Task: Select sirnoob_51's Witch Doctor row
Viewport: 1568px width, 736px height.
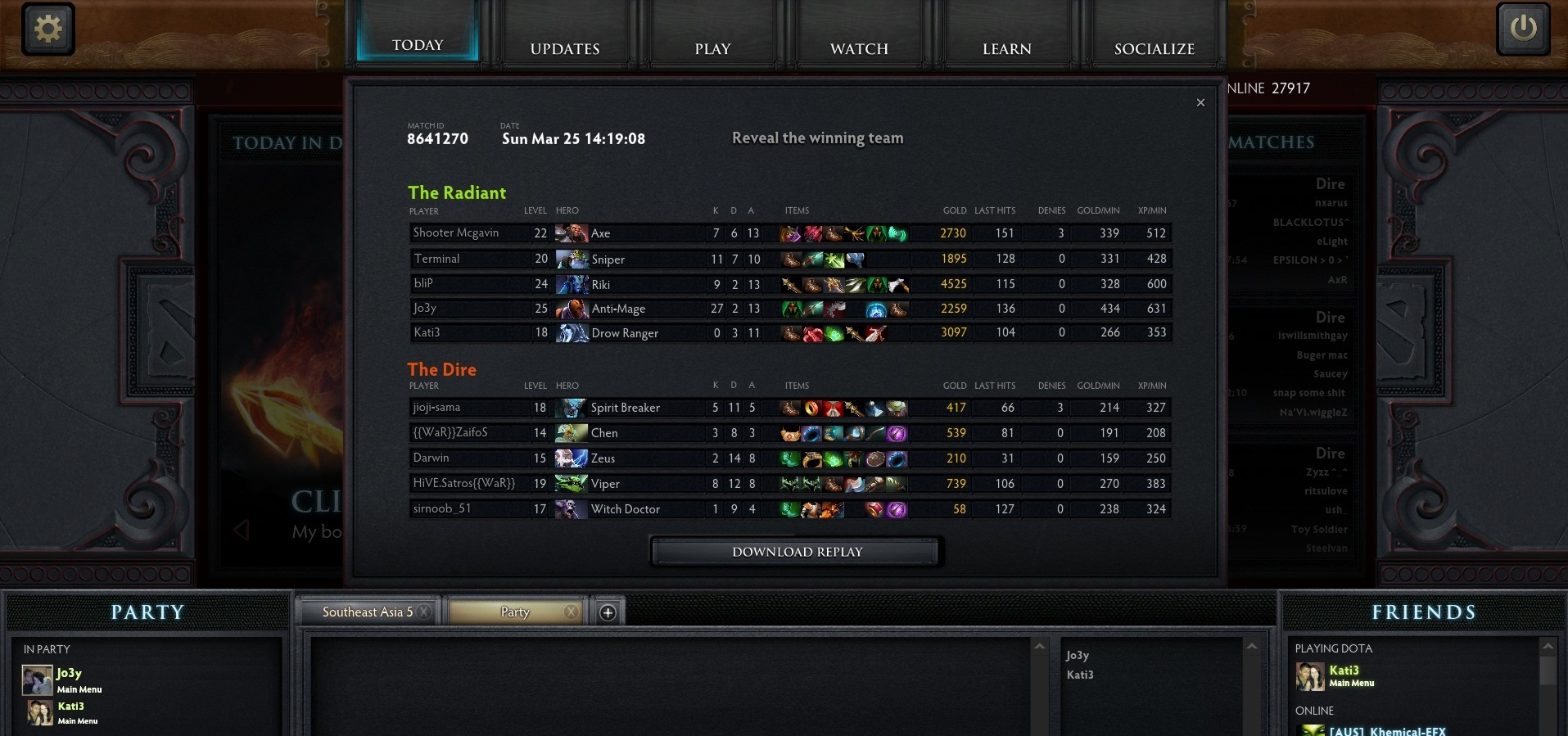Action: point(789,509)
